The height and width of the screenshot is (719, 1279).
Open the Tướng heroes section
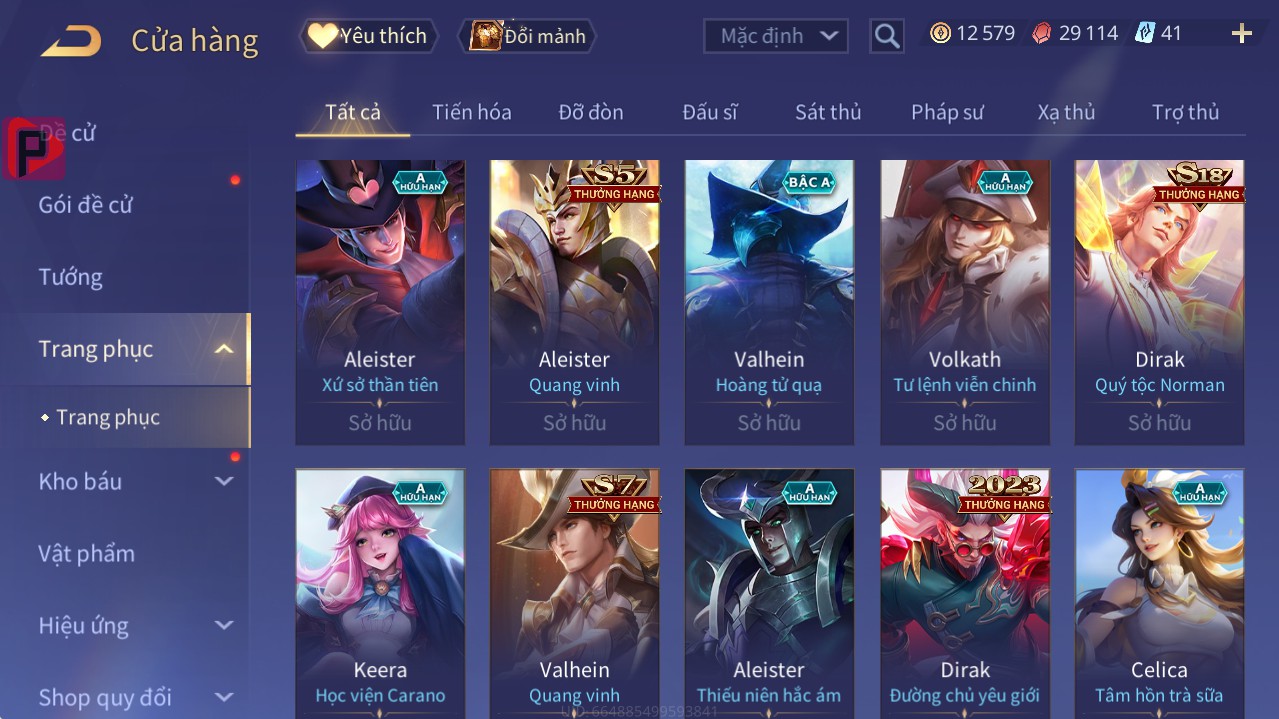[x=71, y=277]
